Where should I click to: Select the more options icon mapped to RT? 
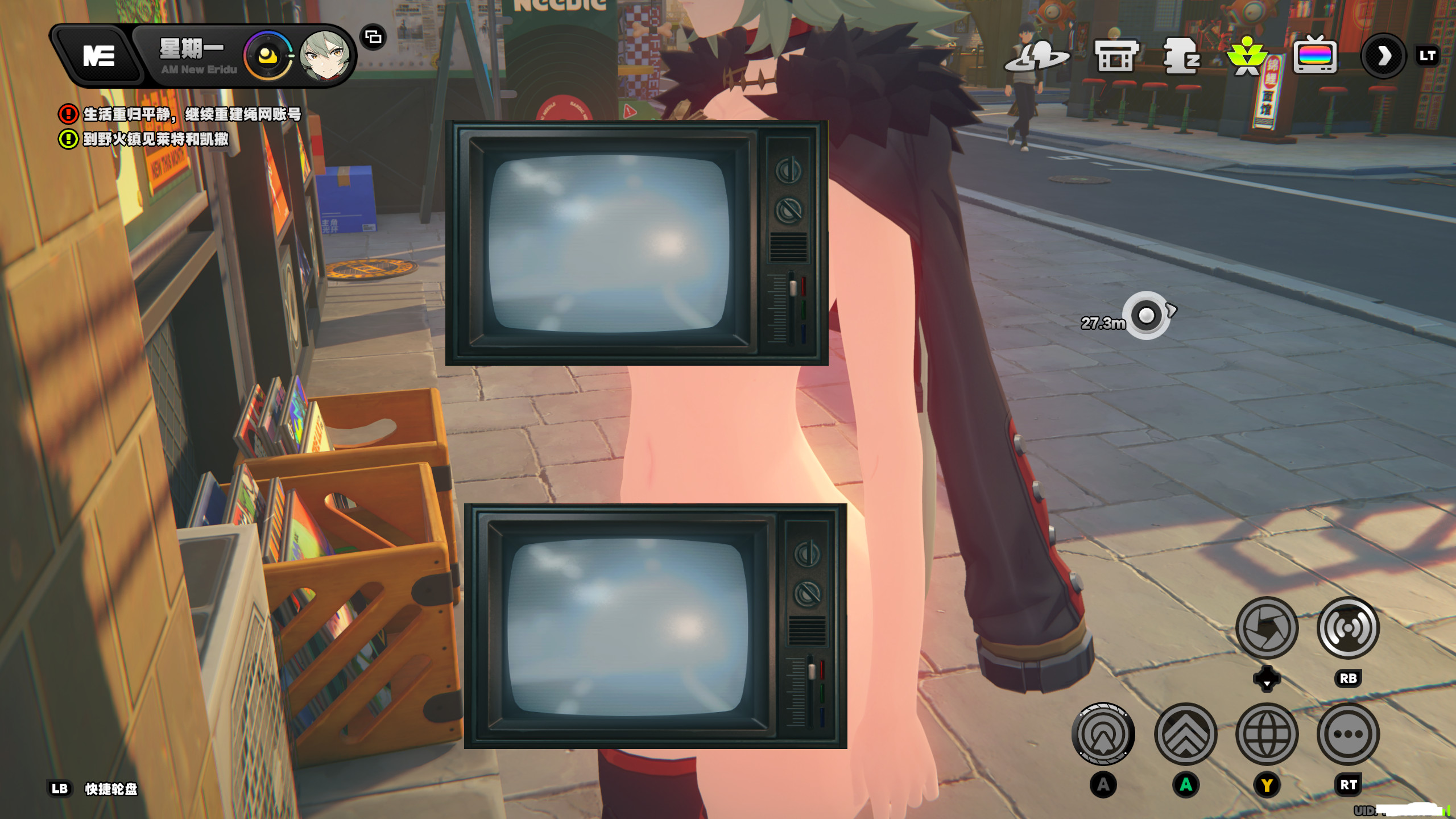[x=1348, y=734]
